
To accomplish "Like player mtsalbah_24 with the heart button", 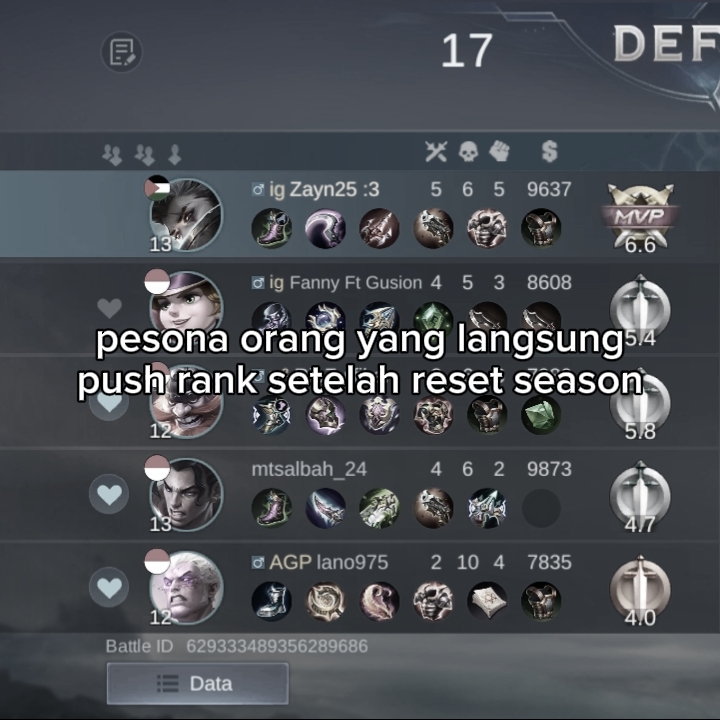I will click(x=109, y=493).
